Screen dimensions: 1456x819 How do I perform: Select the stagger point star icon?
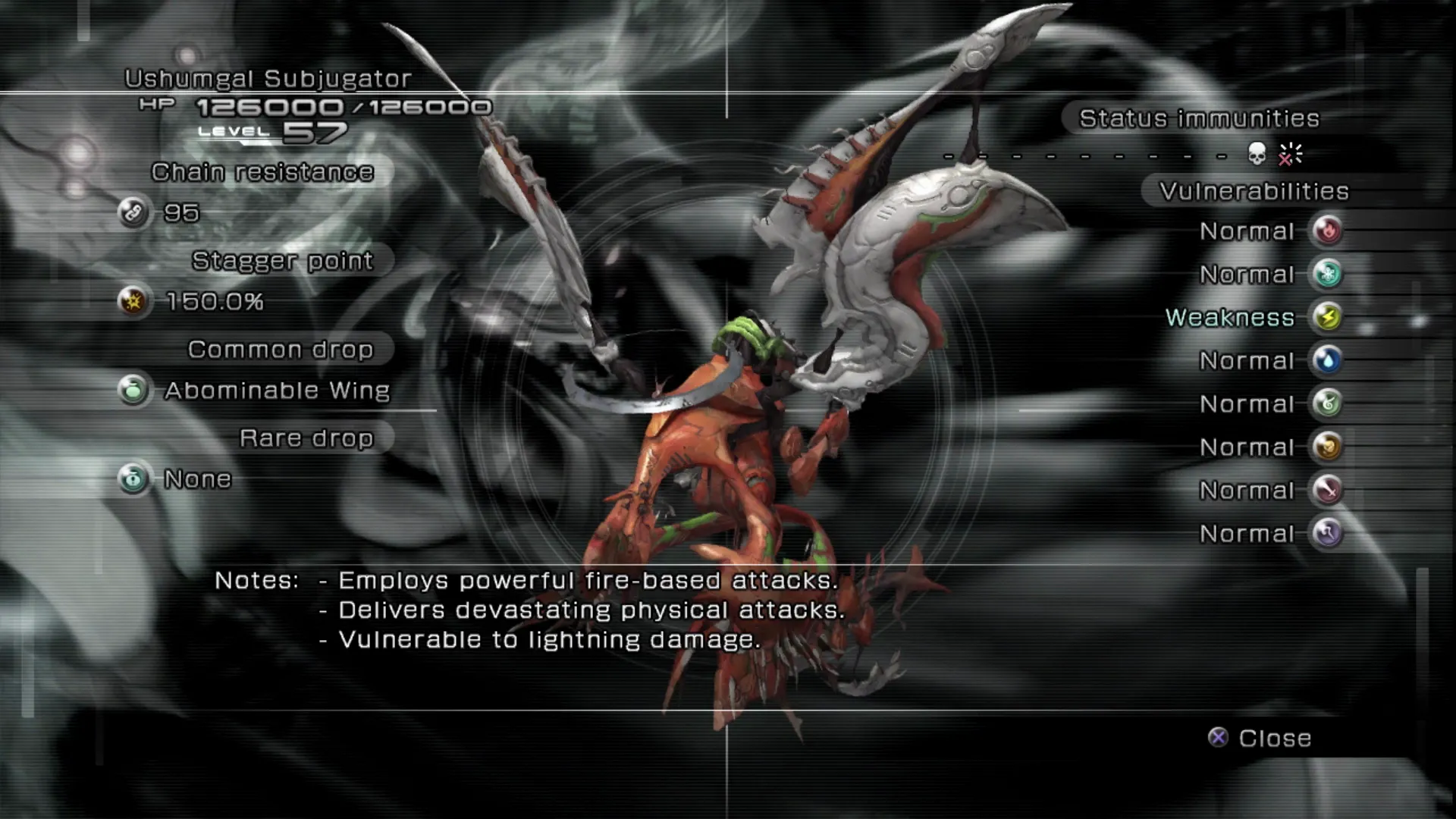133,301
